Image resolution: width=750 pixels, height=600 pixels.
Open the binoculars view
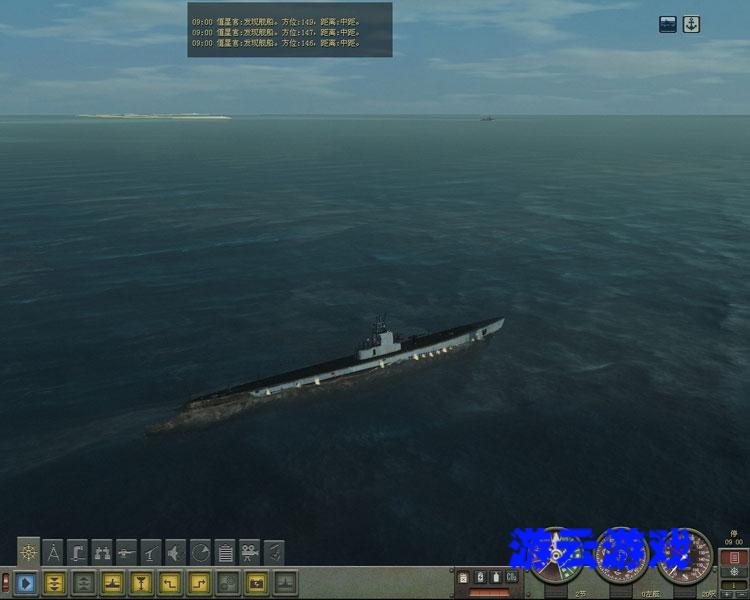(102, 551)
